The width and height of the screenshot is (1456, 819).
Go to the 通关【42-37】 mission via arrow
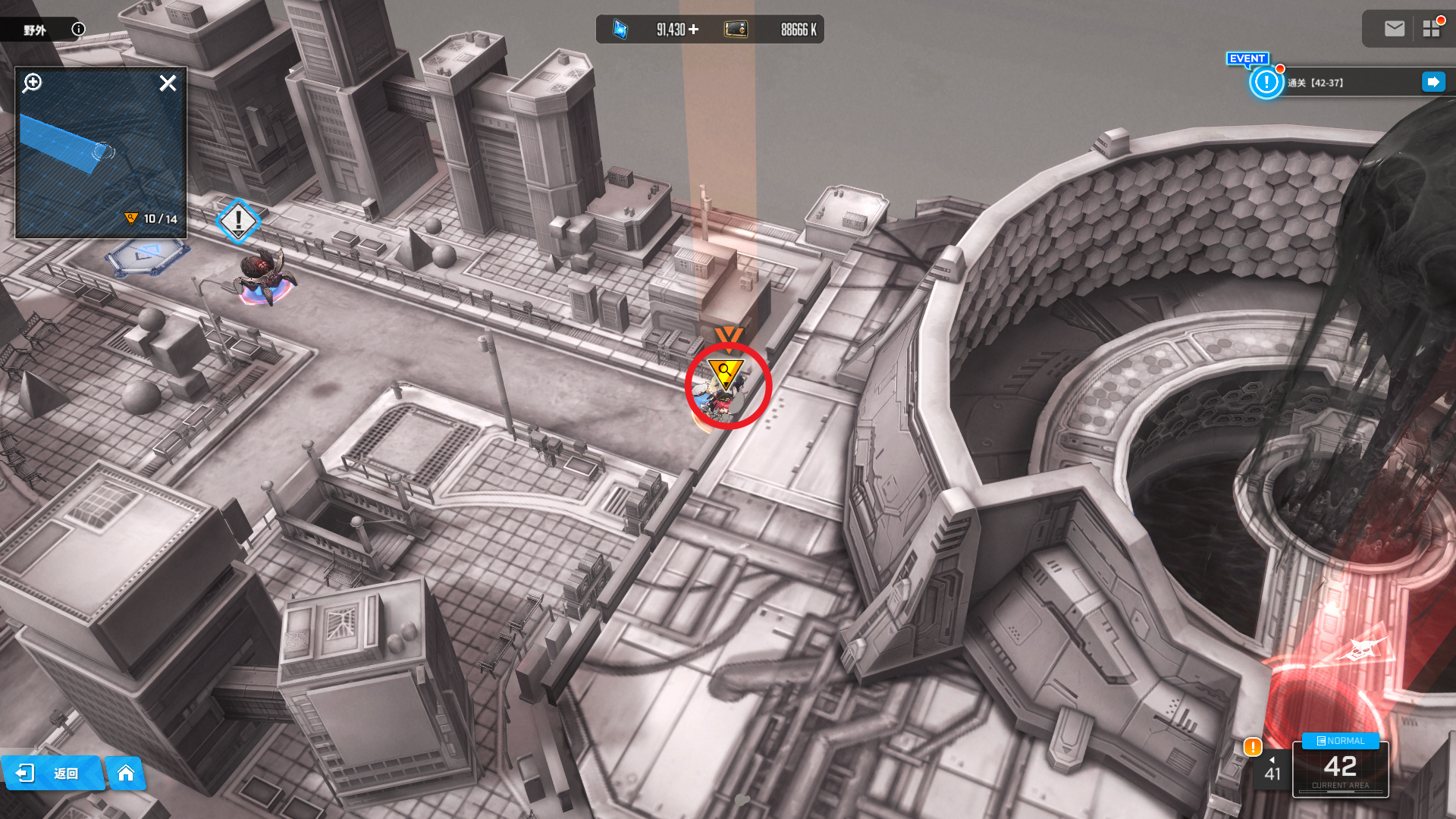(1433, 82)
